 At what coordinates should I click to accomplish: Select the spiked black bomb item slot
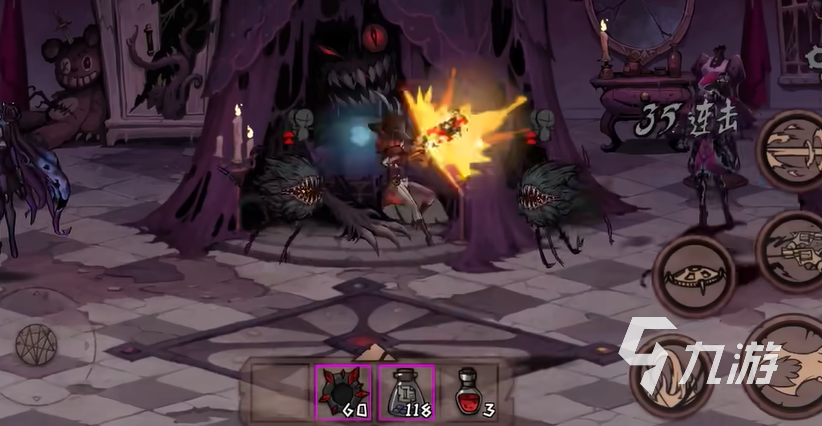click(x=343, y=392)
